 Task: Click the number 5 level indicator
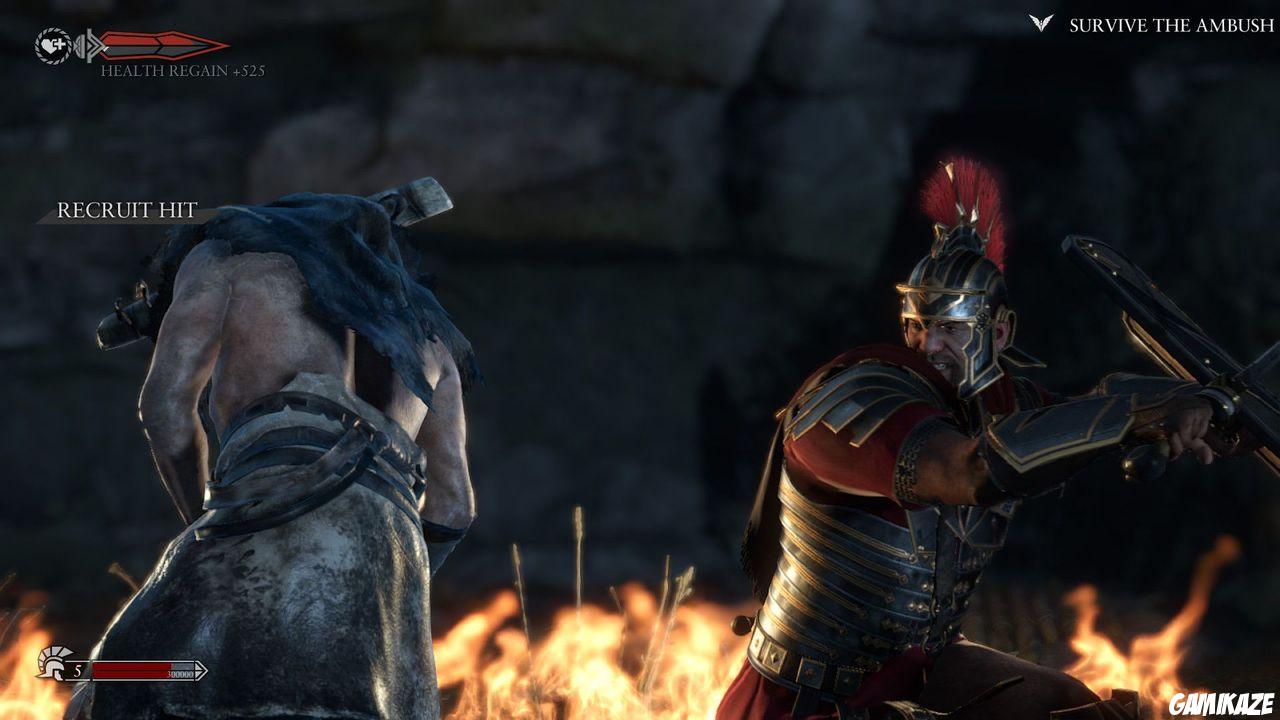(x=77, y=670)
